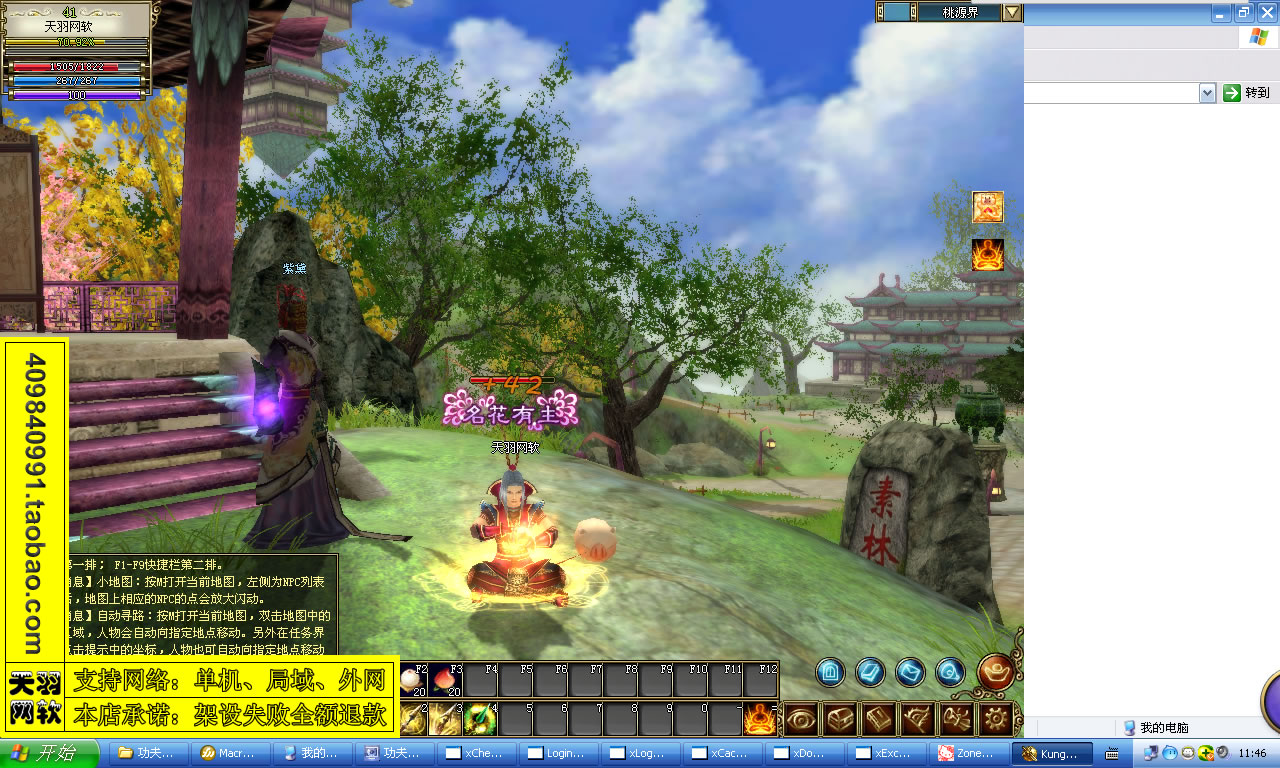Use the peach item in the F3 slot

(x=445, y=681)
